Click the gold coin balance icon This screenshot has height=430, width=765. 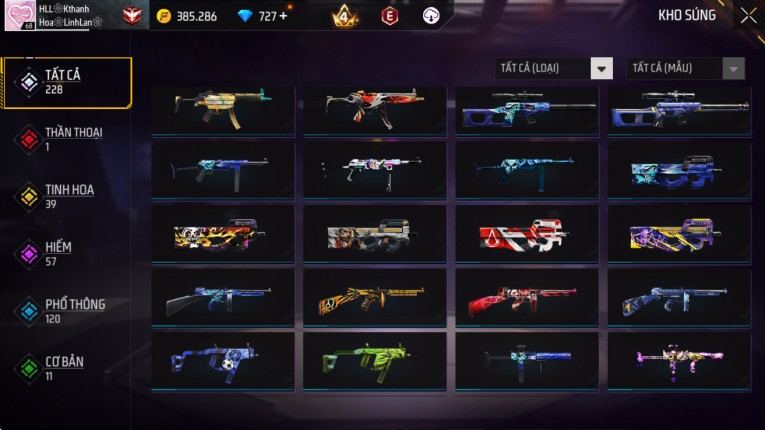click(164, 16)
